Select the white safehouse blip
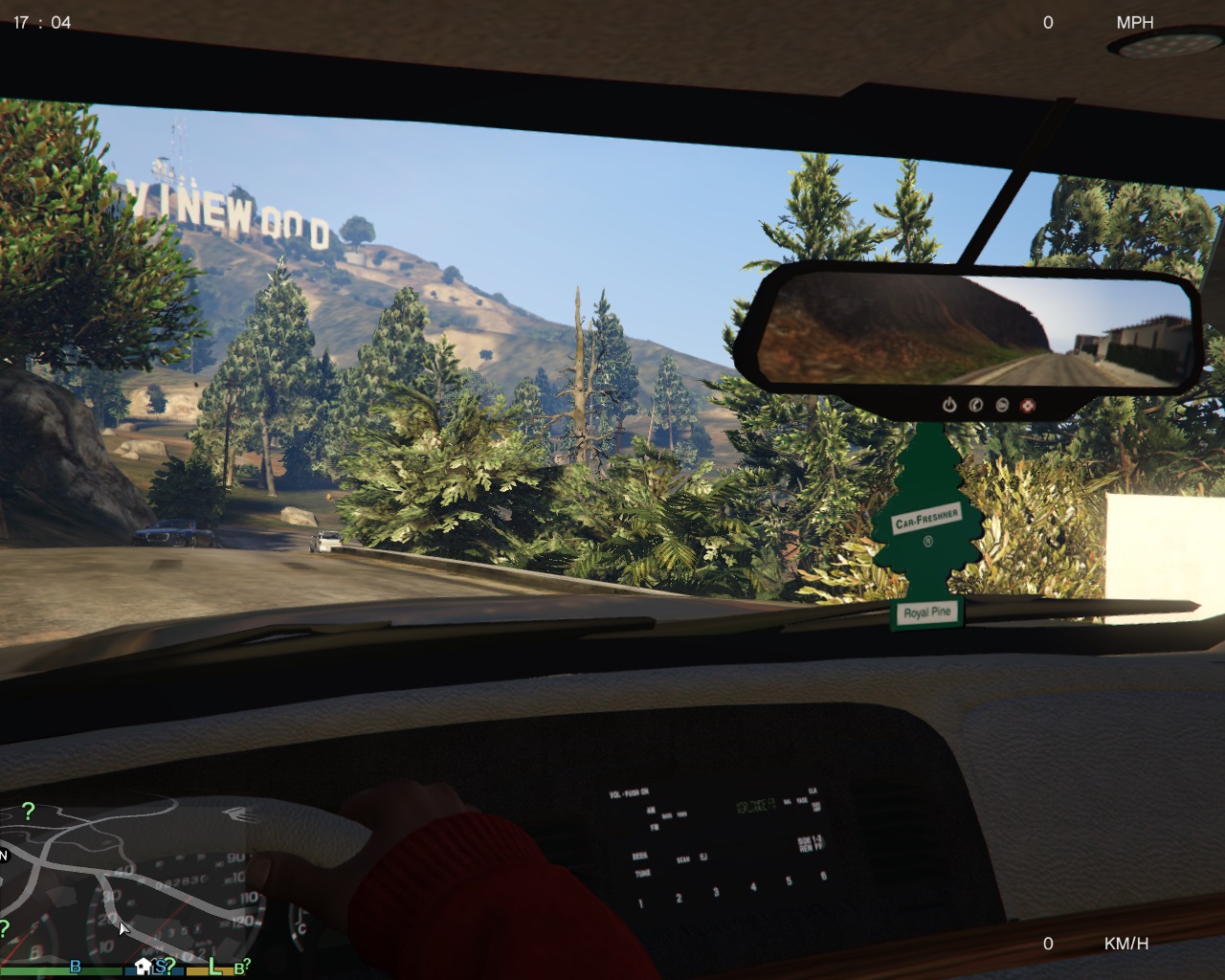1225x980 pixels. (x=144, y=966)
